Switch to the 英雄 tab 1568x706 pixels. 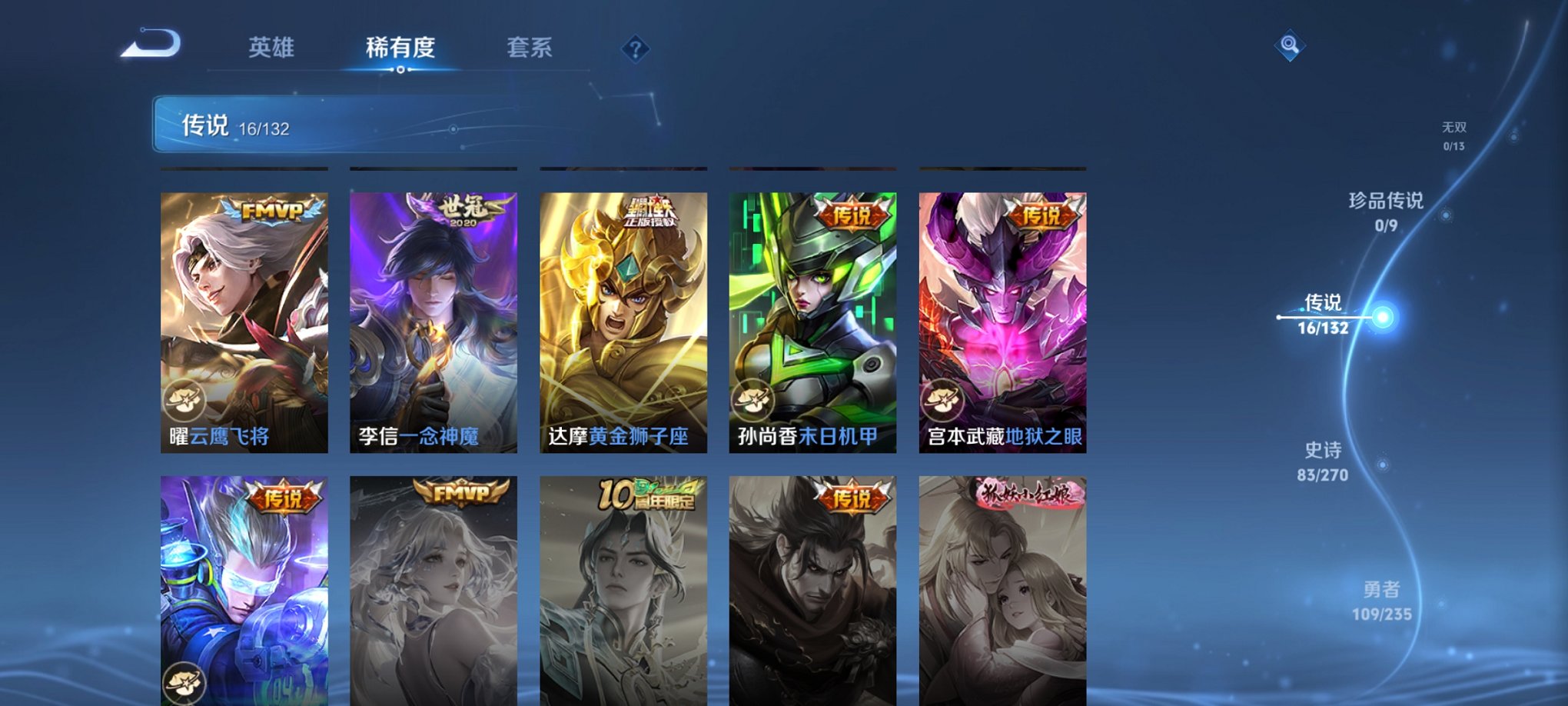(x=273, y=48)
